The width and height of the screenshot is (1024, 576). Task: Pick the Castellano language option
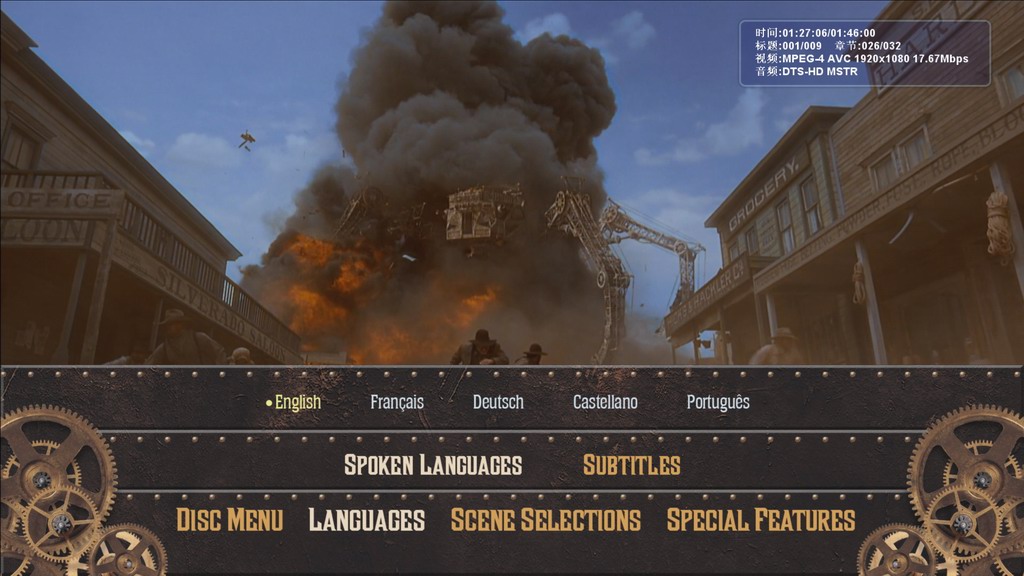point(605,402)
